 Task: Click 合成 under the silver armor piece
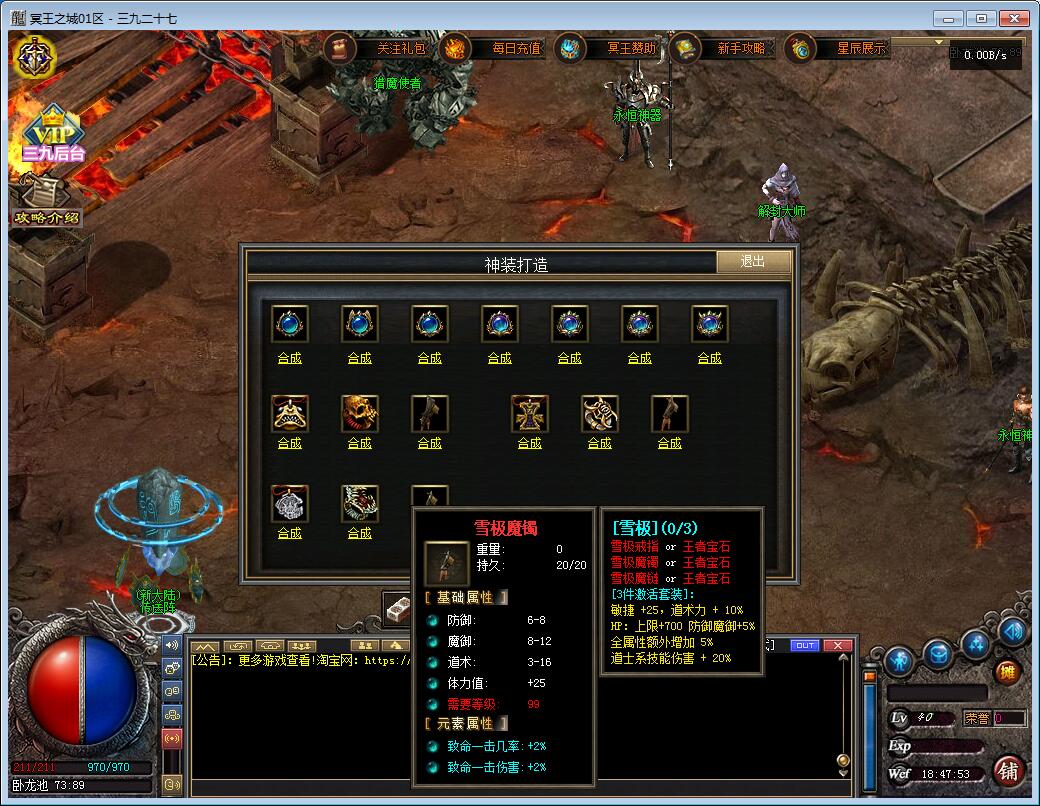pos(289,533)
